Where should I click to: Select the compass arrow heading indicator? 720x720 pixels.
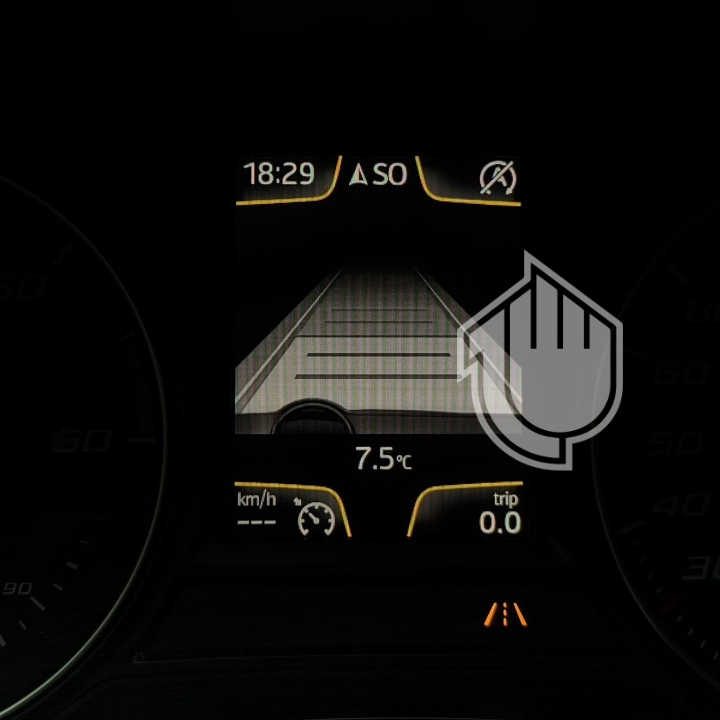coord(359,175)
